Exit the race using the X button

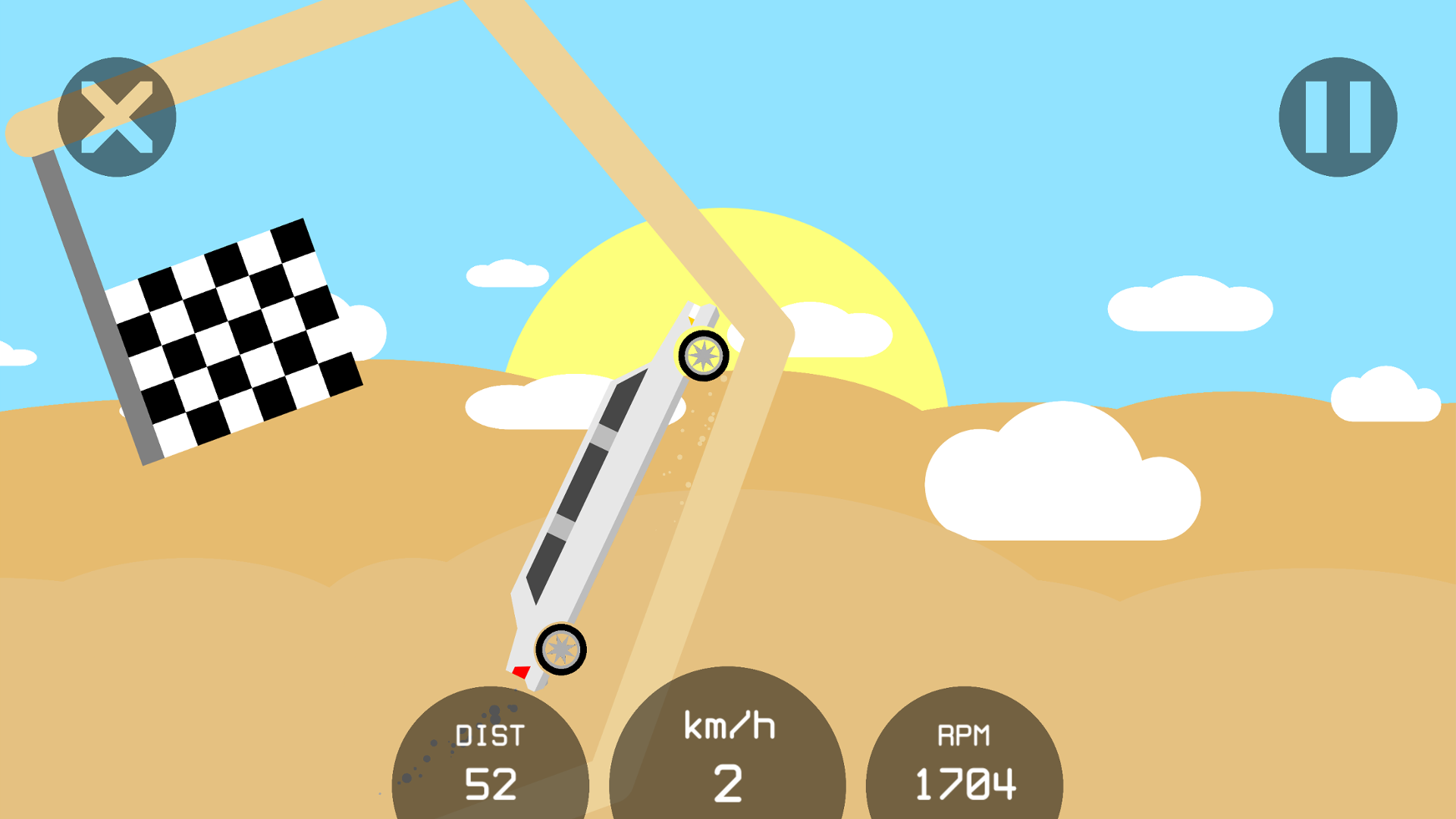pos(118,118)
